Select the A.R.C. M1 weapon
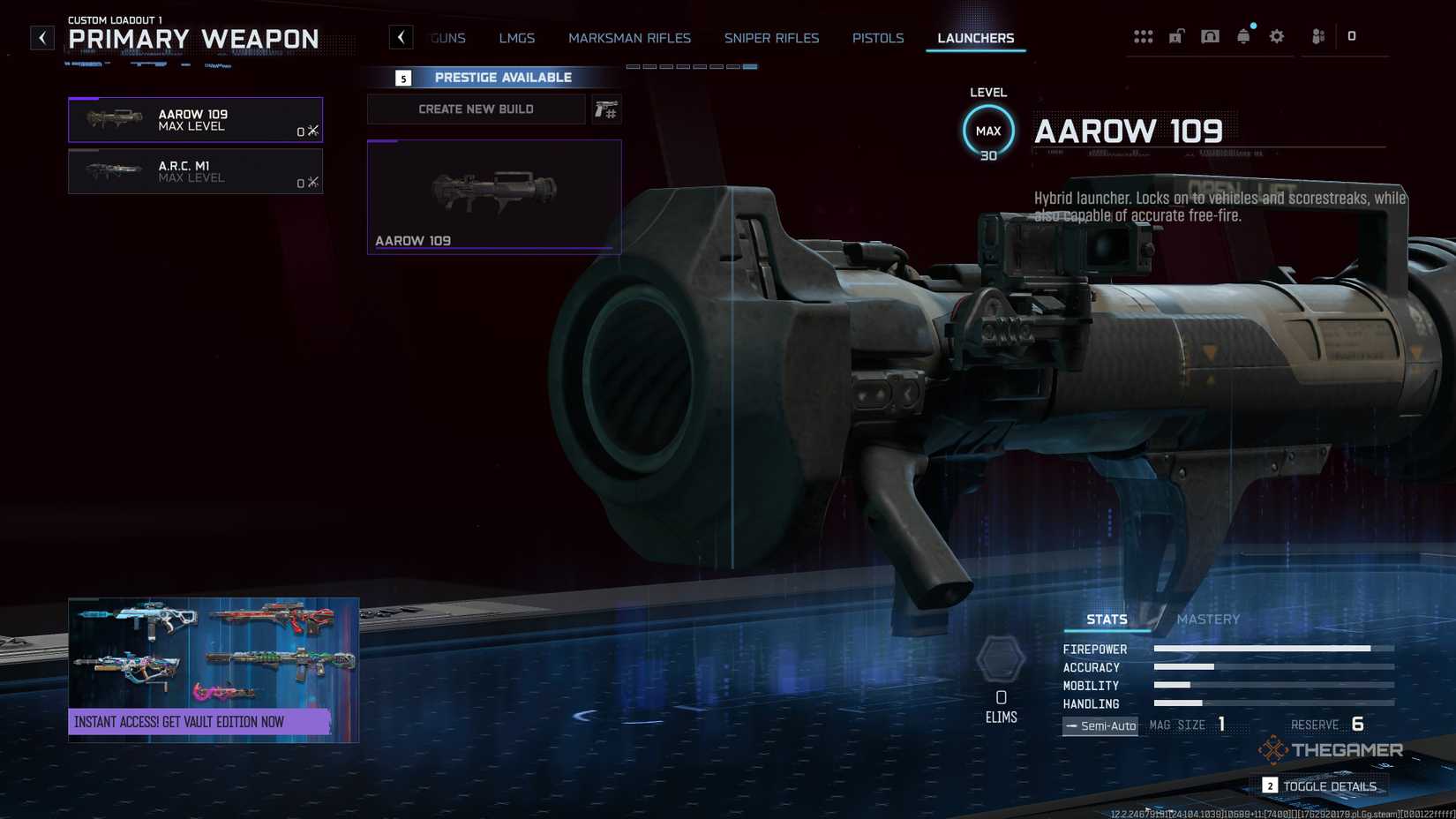The width and height of the screenshot is (1456, 819). pyautogui.click(x=194, y=170)
